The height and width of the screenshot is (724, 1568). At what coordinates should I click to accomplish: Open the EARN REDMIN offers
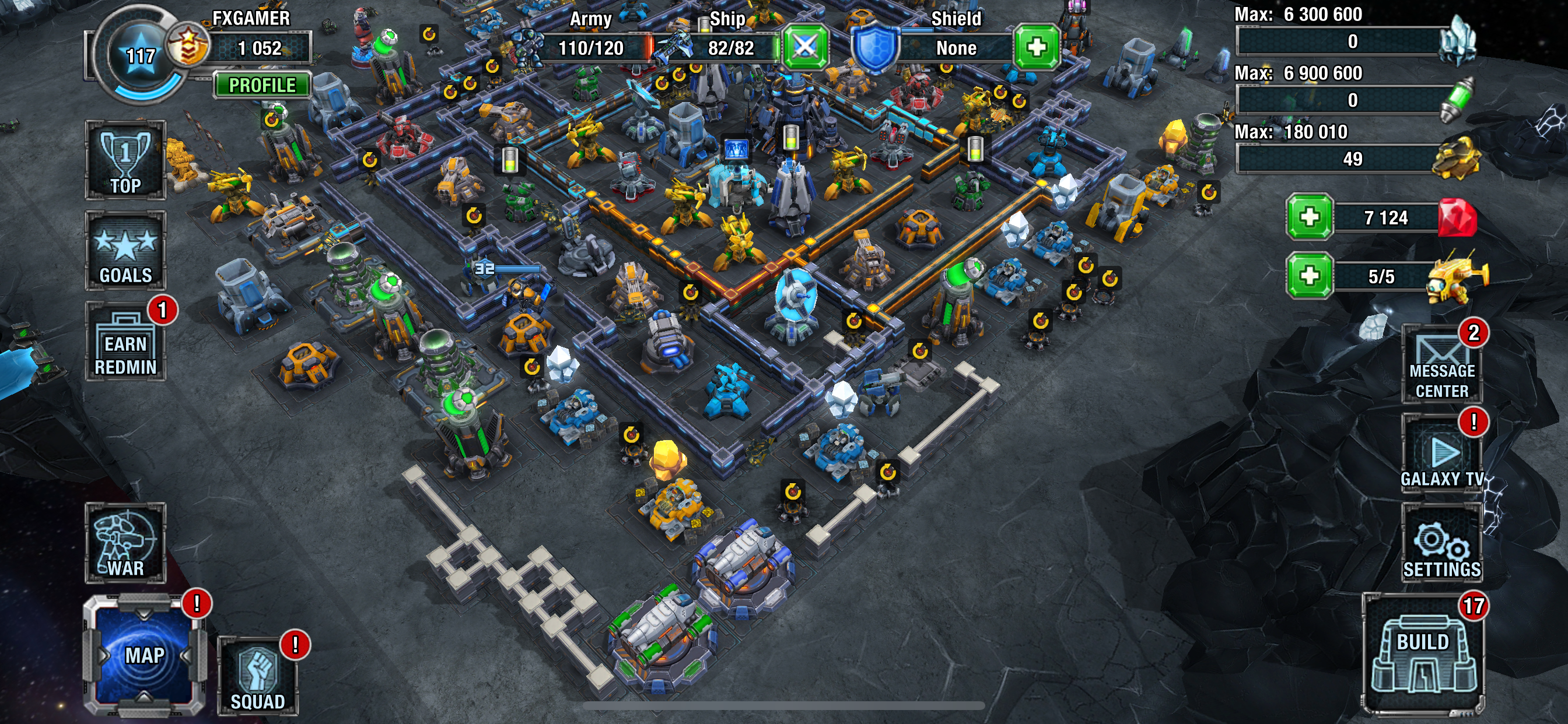point(125,343)
